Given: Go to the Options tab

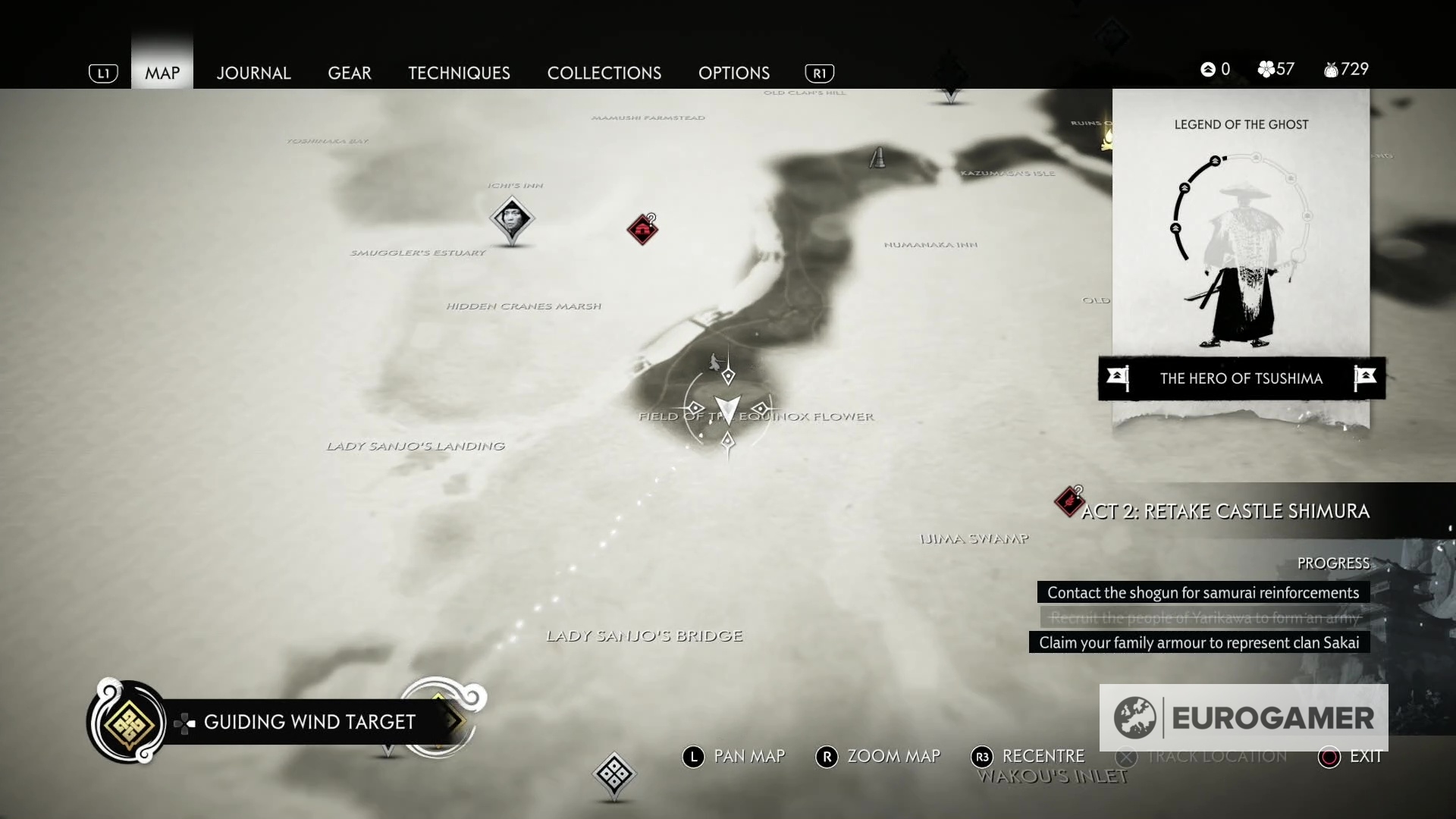Looking at the screenshot, I should (734, 73).
